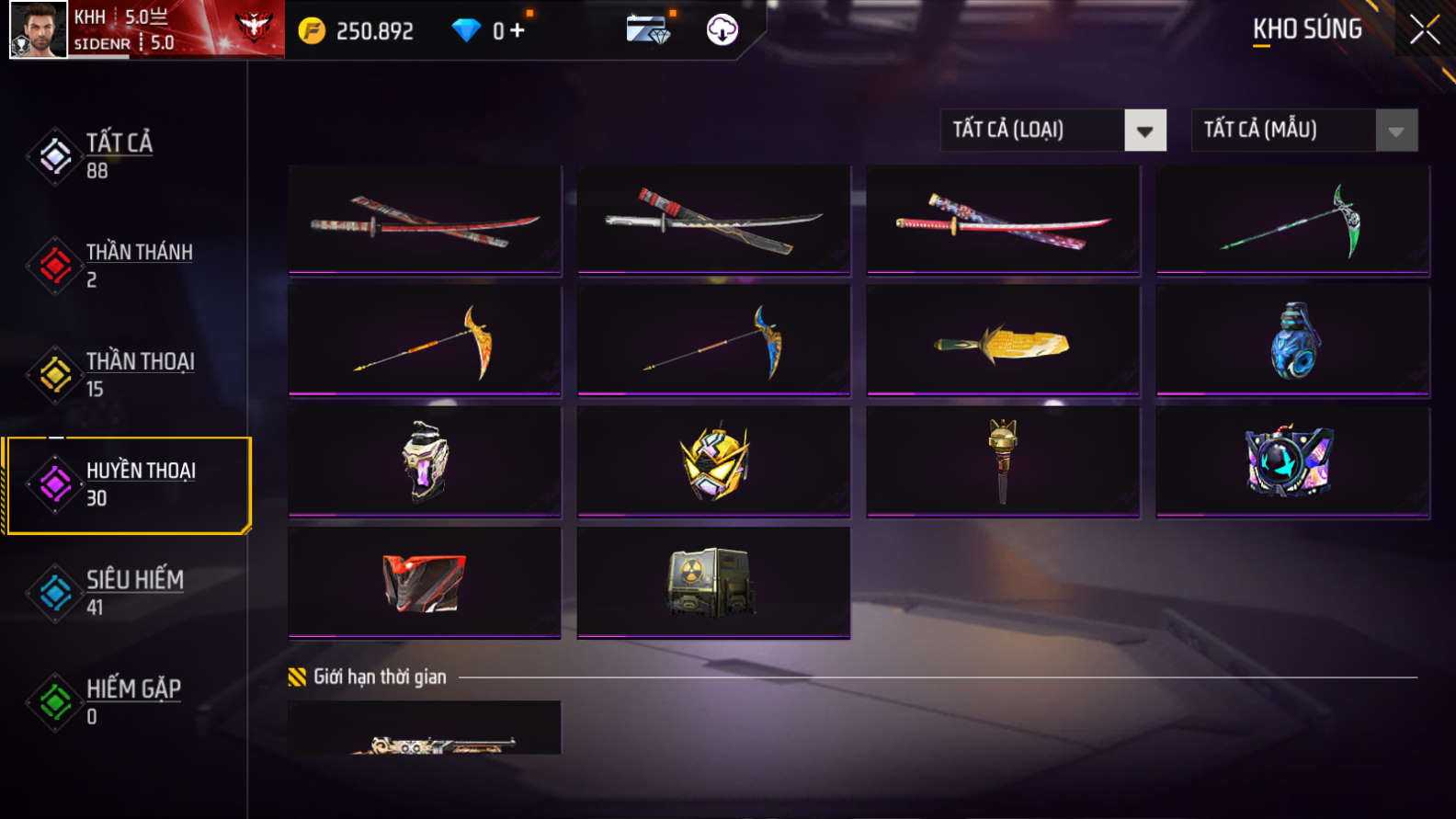Viewport: 1456px width, 819px height.
Task: Select the green scythe skin
Action: pos(1292,220)
